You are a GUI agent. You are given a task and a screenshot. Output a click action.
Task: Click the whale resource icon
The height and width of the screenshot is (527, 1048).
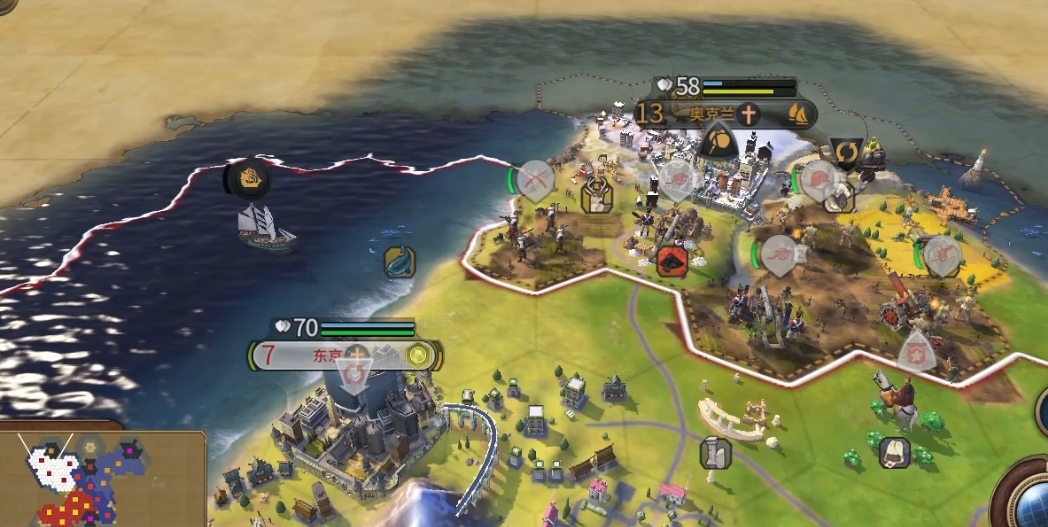coord(399,261)
